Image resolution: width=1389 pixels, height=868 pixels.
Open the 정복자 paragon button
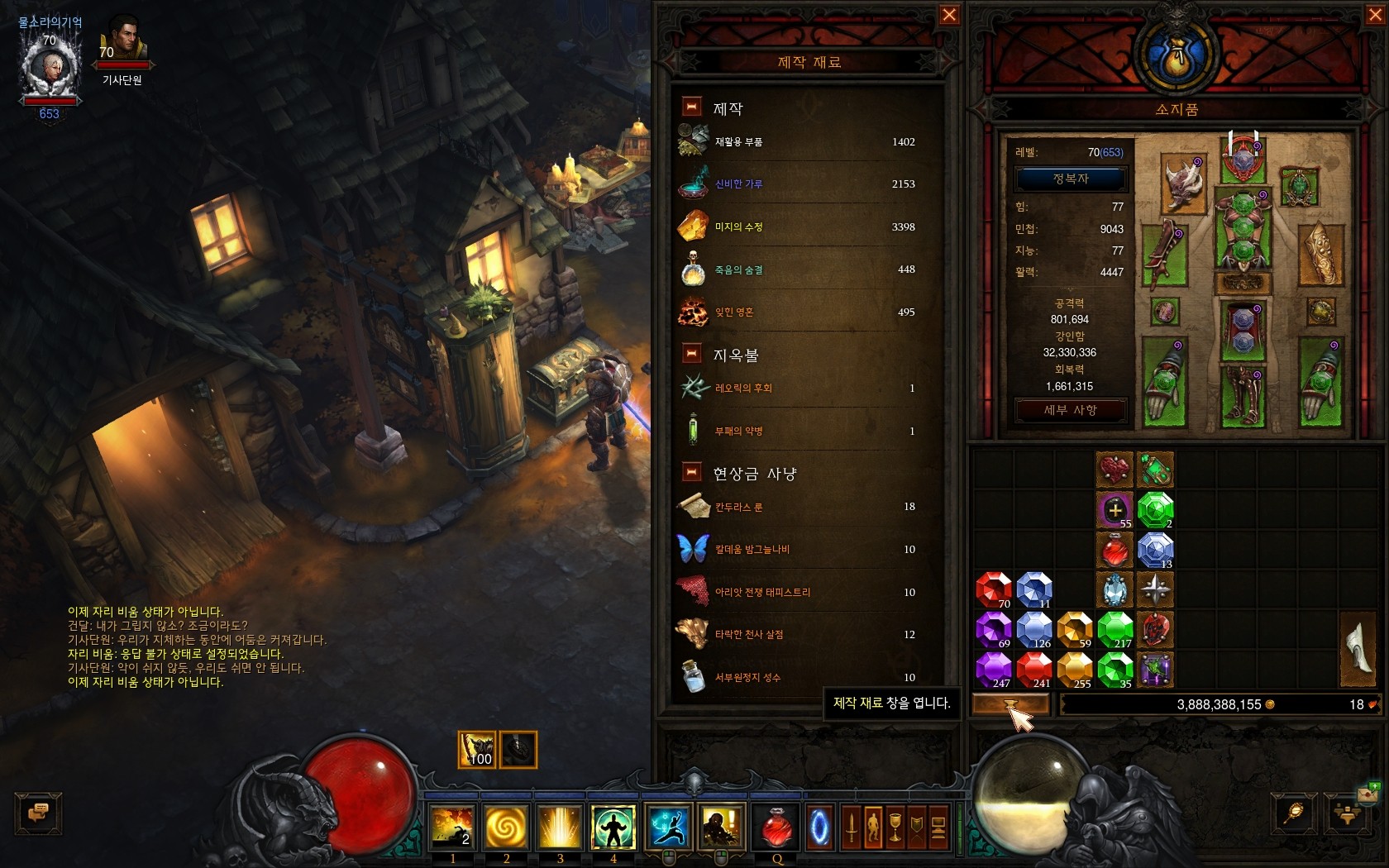(1071, 179)
